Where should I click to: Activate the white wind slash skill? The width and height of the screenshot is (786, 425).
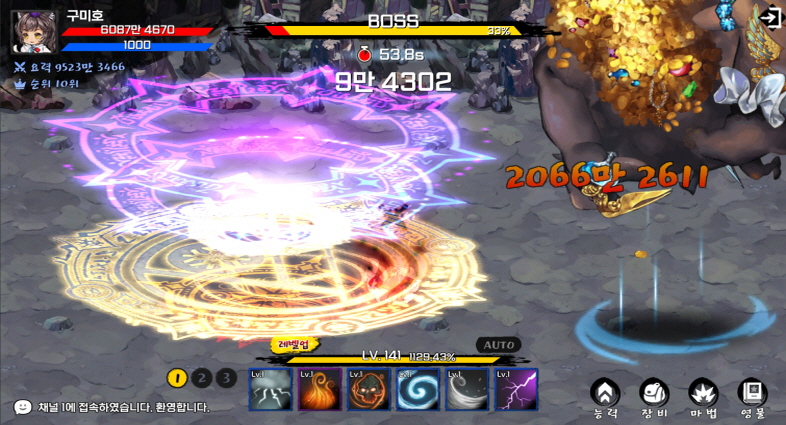(467, 389)
